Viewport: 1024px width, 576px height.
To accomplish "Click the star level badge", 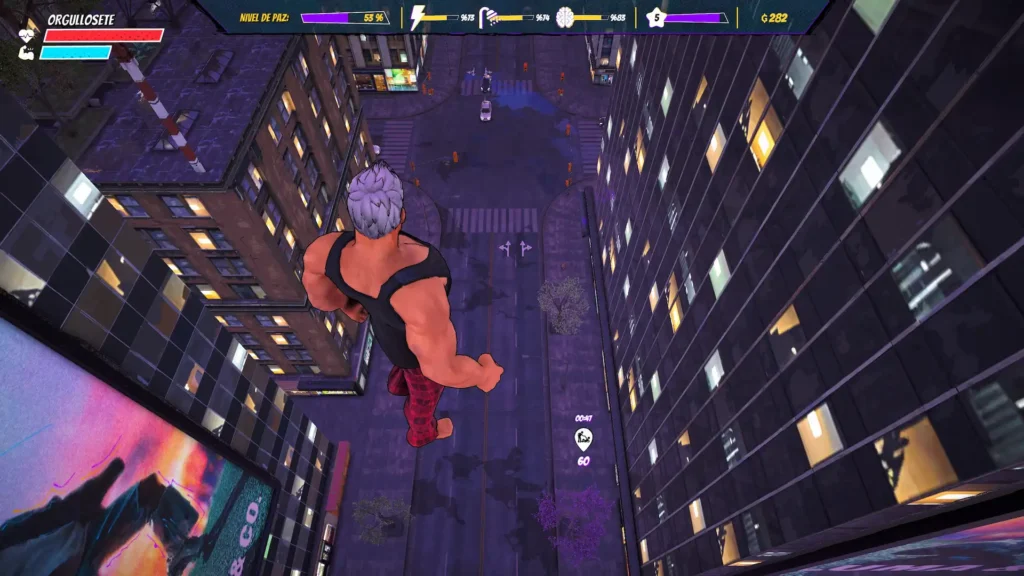I will click(656, 17).
